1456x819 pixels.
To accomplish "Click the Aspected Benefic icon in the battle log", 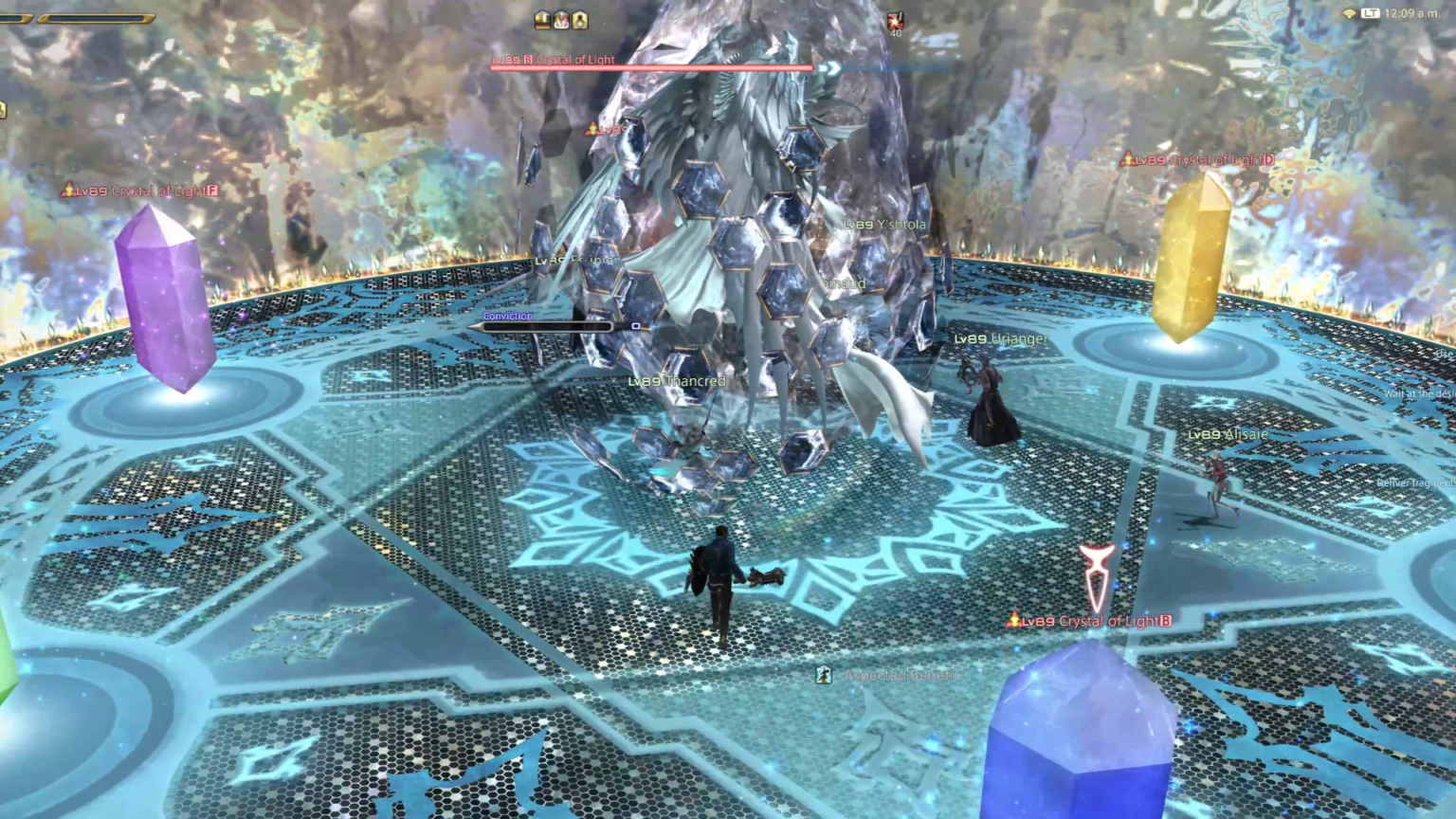I will click(x=823, y=675).
